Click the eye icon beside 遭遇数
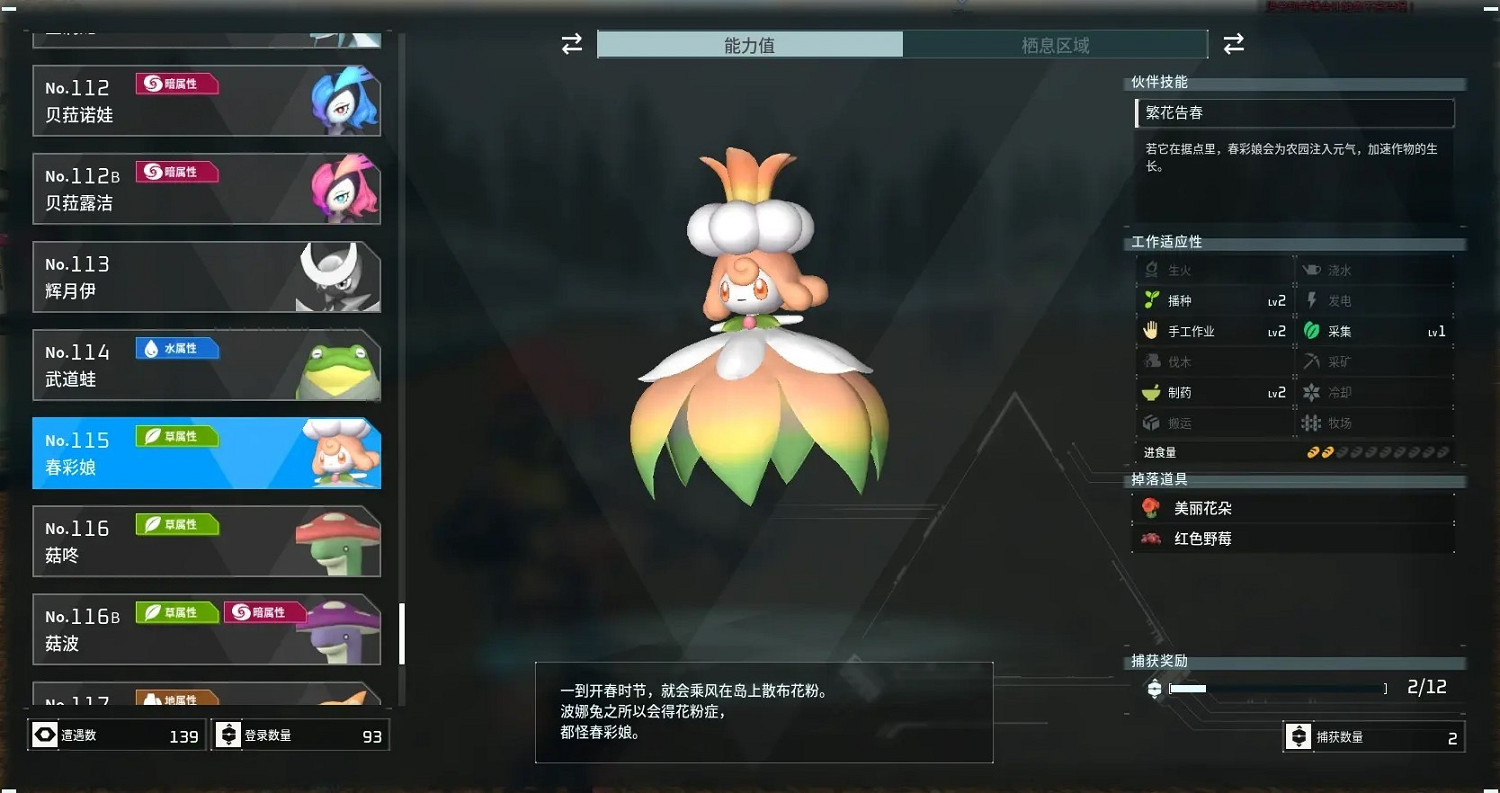 (x=45, y=734)
